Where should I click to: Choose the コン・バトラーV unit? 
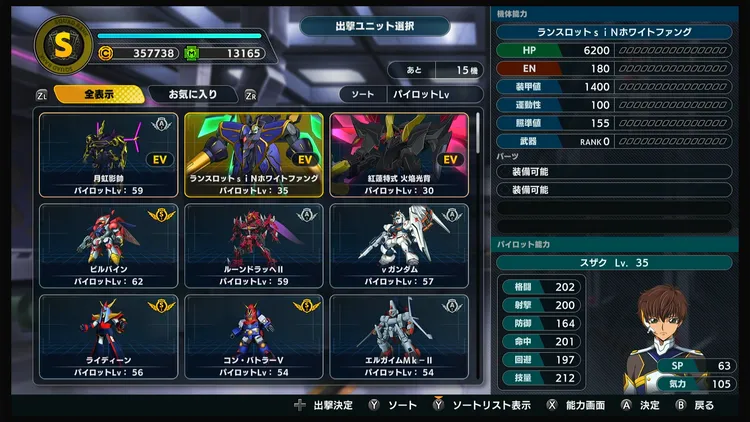tap(254, 337)
